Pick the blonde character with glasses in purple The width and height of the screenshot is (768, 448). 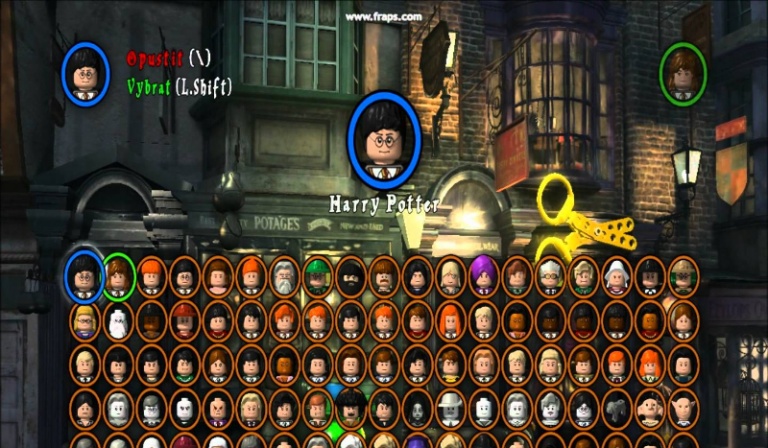pos(85,320)
